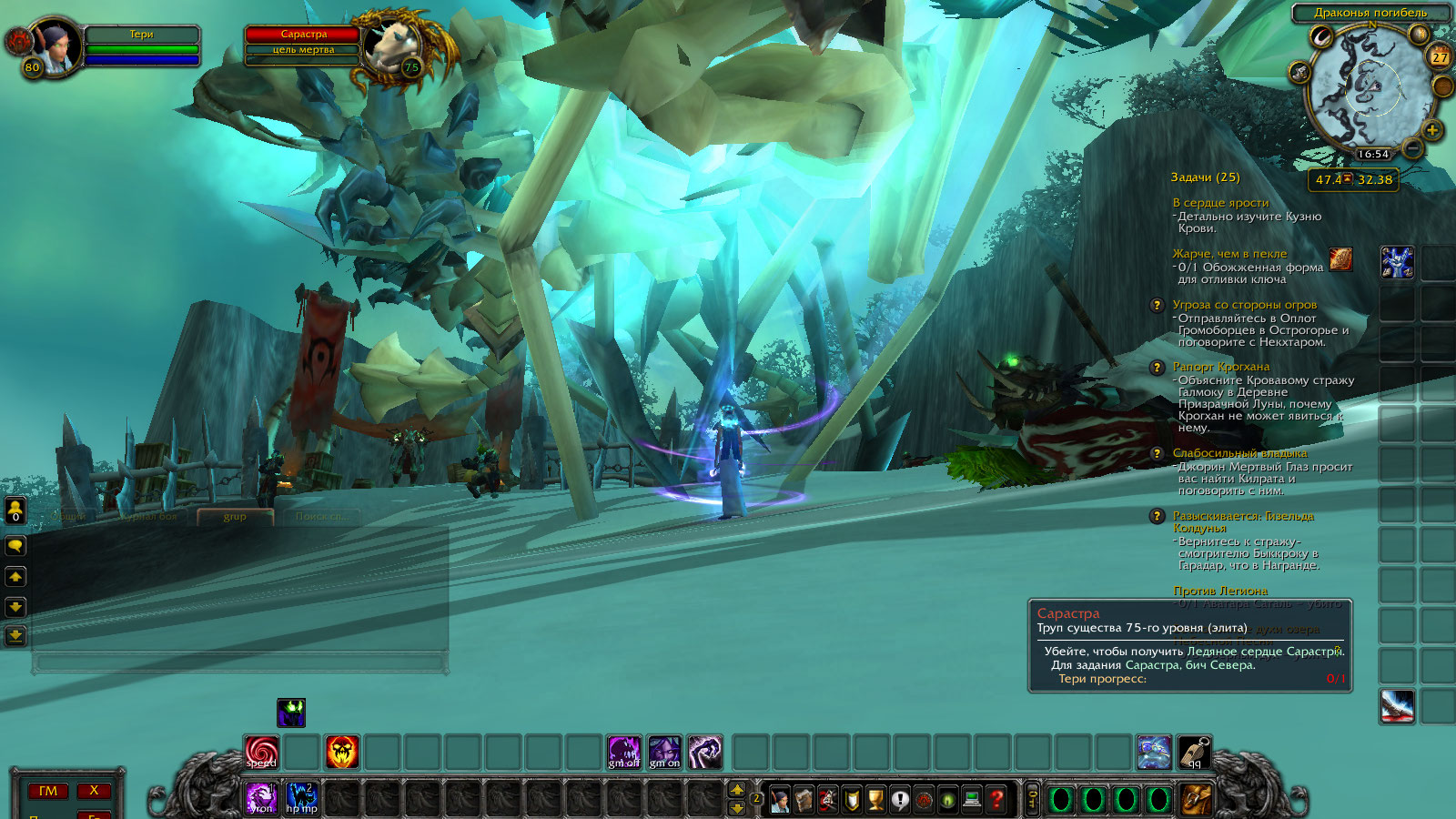The height and width of the screenshot is (819, 1456).
Task: Click the player portrait of Тери
Action: pos(56,45)
